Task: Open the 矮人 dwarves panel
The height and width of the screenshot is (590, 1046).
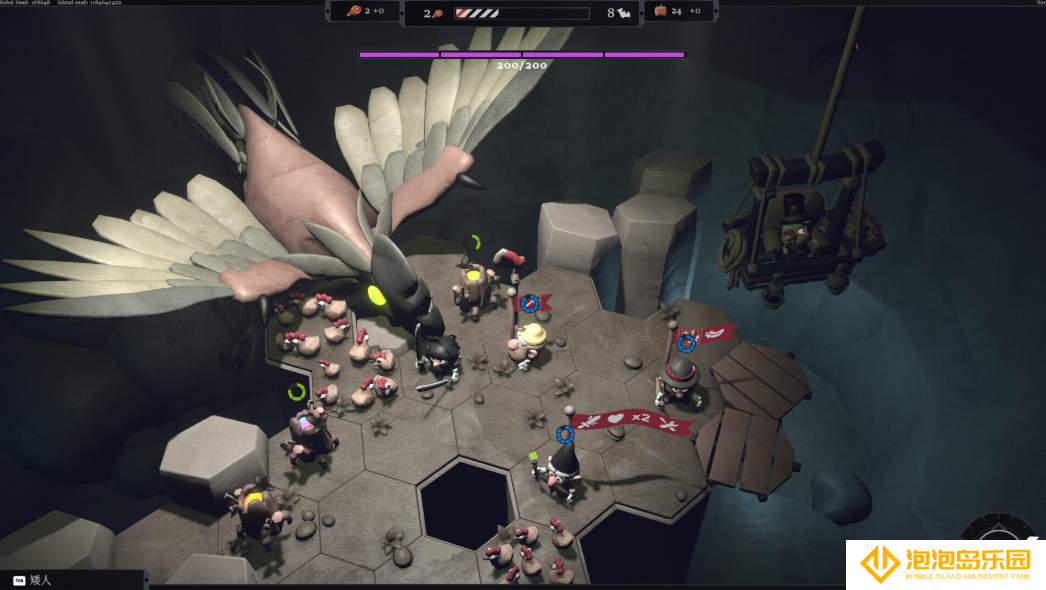Action: tap(40, 580)
